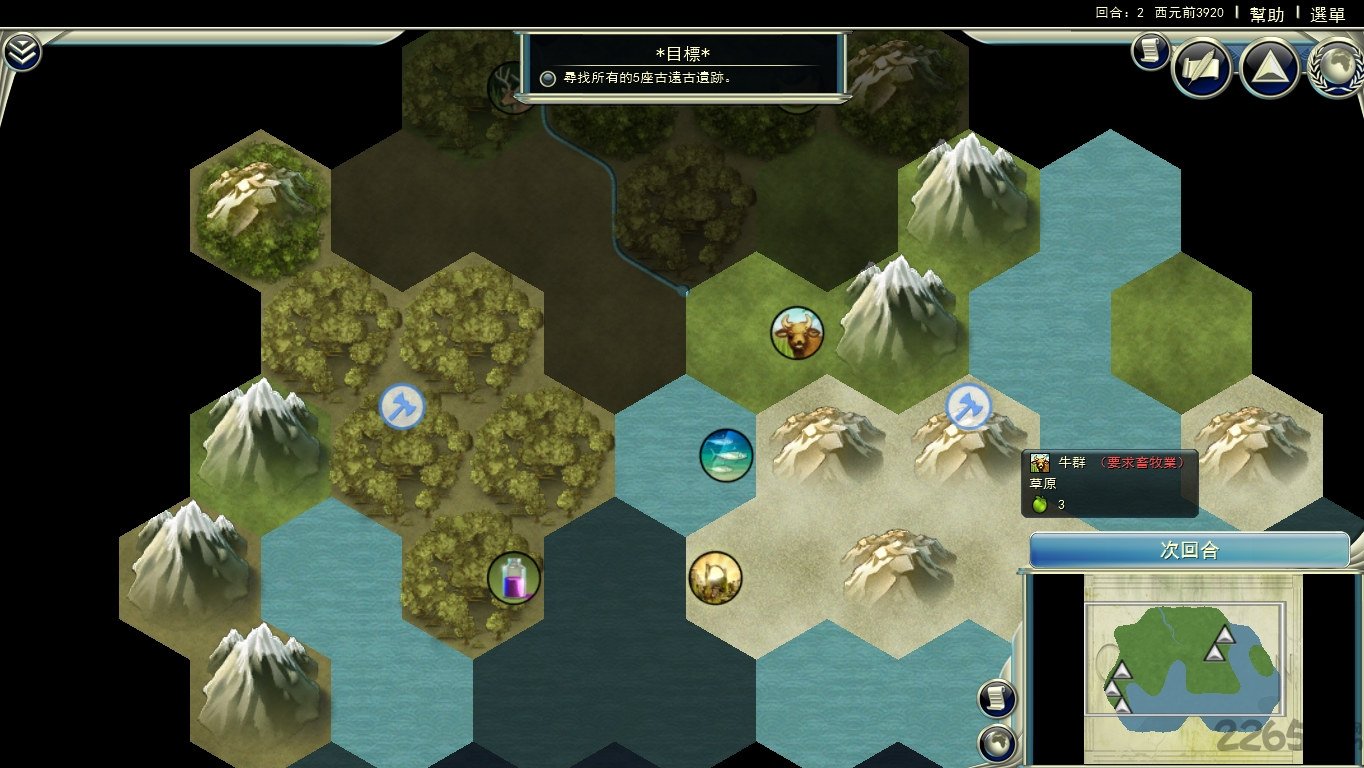Open the white triangle icon button
Viewport: 1364px width, 768px height.
(x=1269, y=68)
